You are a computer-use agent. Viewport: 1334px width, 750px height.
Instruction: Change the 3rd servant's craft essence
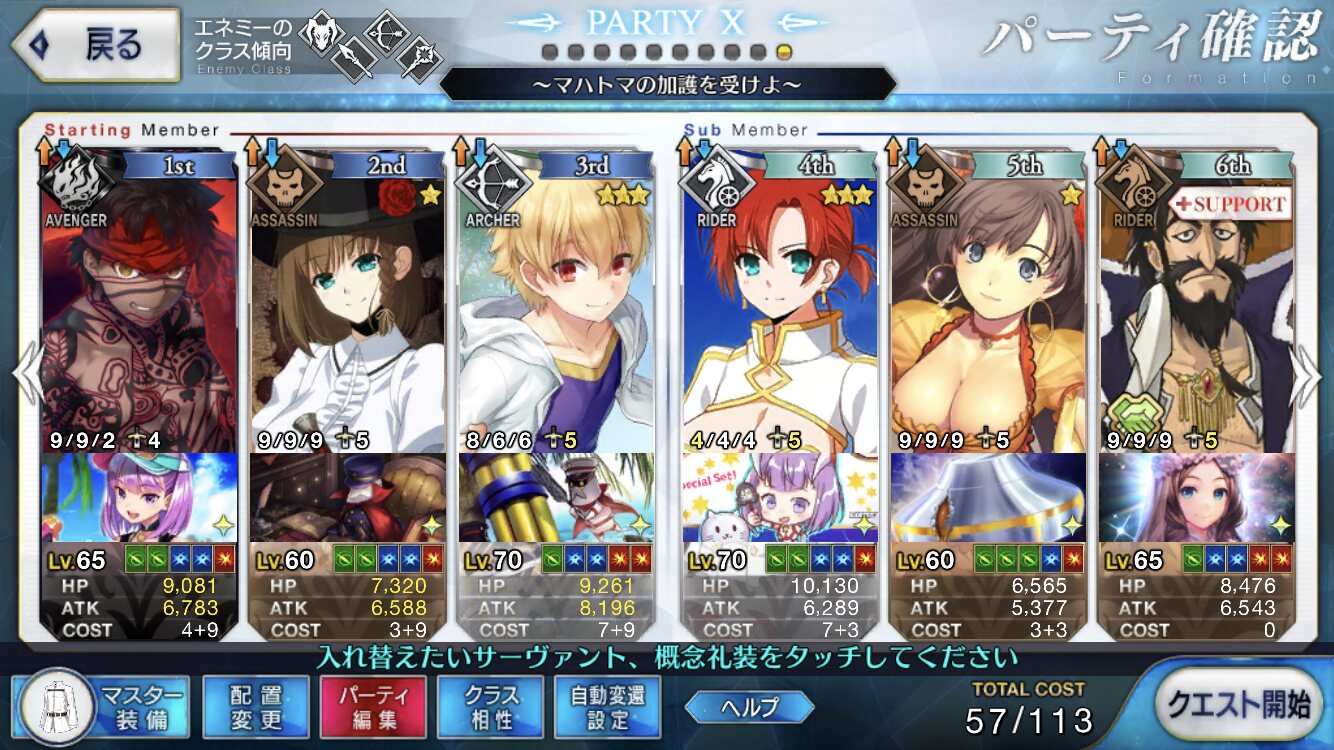click(556, 497)
